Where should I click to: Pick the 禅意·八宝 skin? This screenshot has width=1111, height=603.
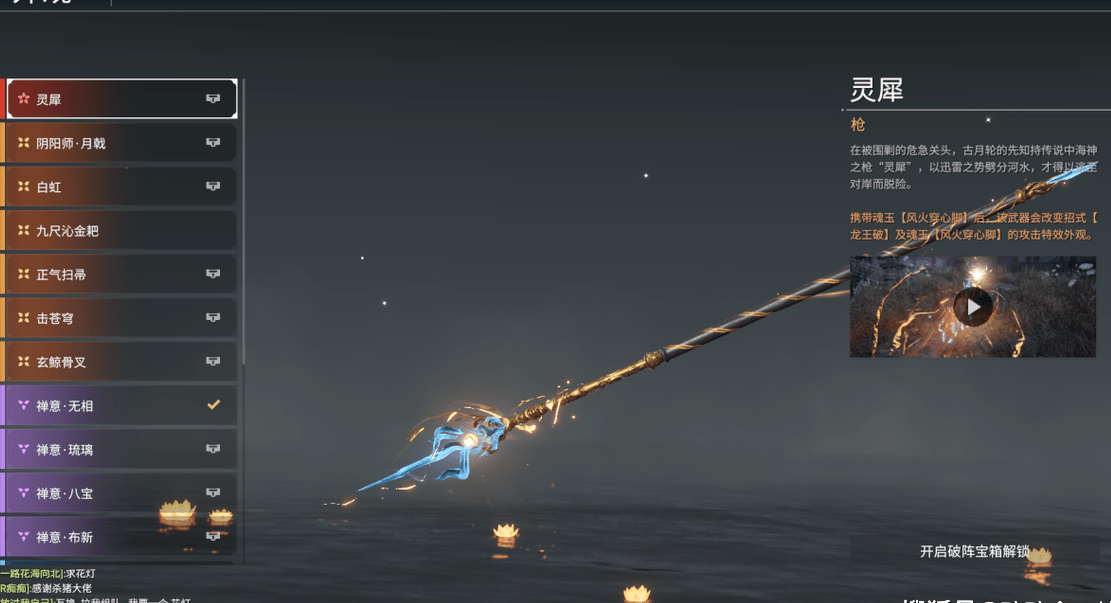[120, 493]
